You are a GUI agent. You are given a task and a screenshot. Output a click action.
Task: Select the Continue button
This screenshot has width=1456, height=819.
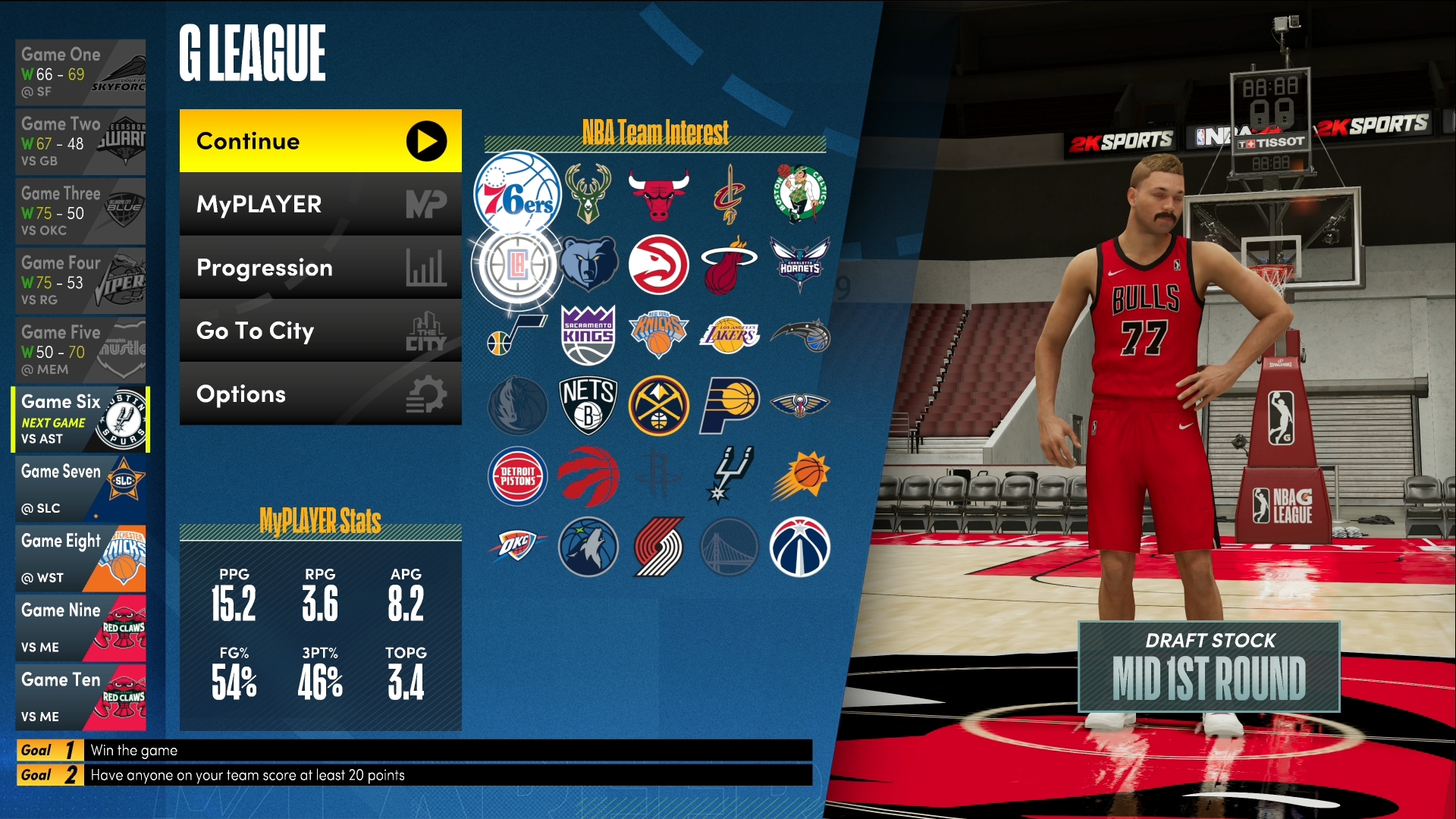pyautogui.click(x=320, y=141)
